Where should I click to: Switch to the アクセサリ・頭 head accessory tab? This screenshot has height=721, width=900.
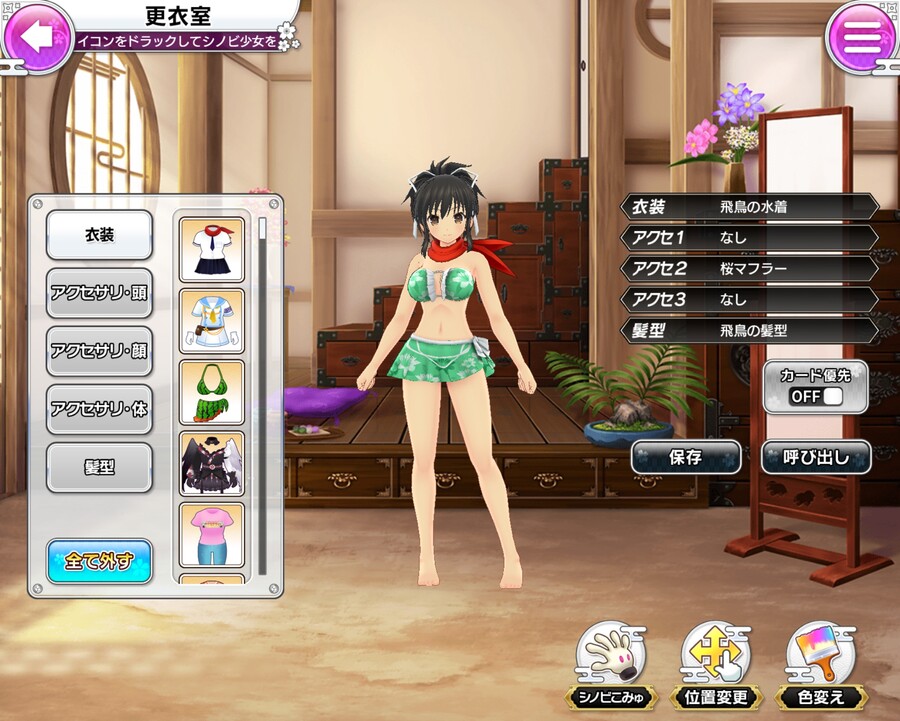[x=99, y=293]
